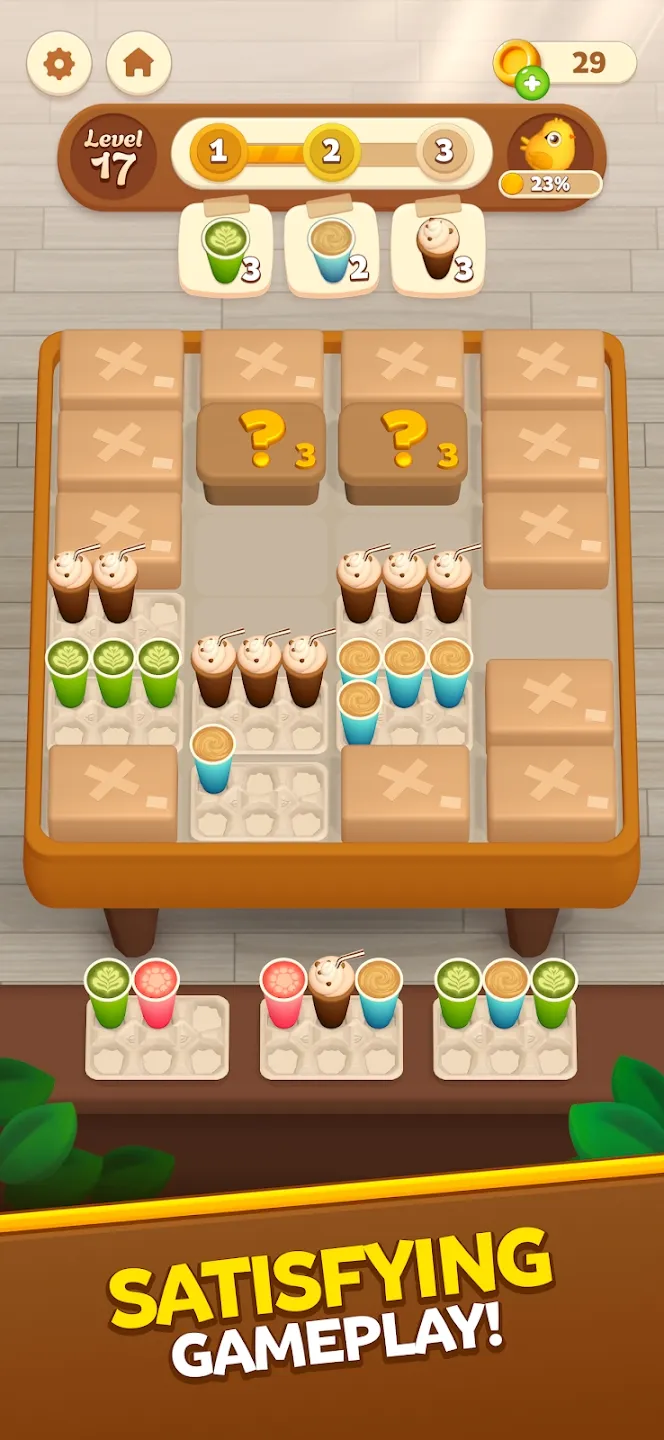Go to the home screen
This screenshot has width=664, height=1440.
click(138, 64)
